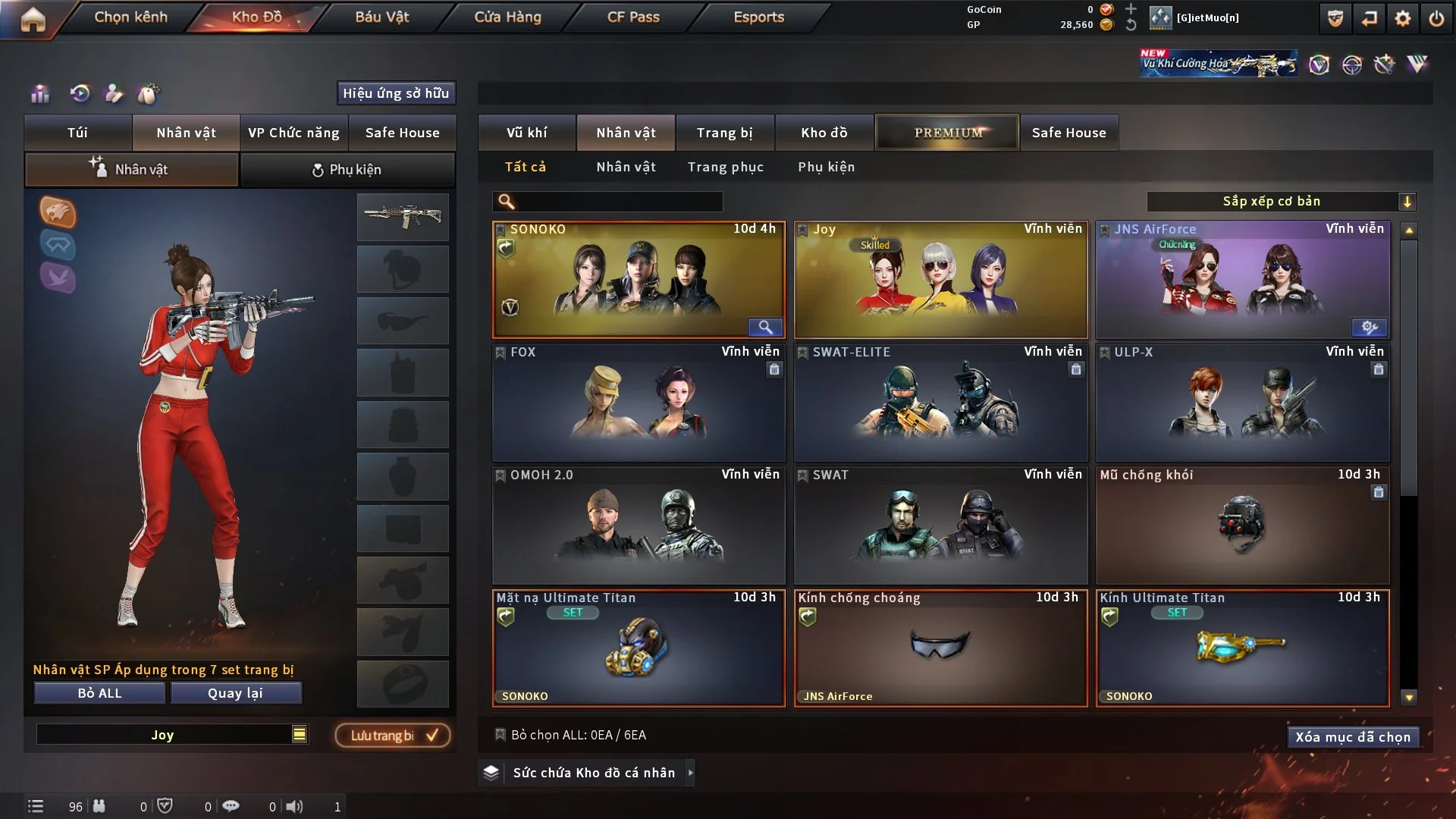
Task: Open the Túi tab
Action: (x=77, y=133)
